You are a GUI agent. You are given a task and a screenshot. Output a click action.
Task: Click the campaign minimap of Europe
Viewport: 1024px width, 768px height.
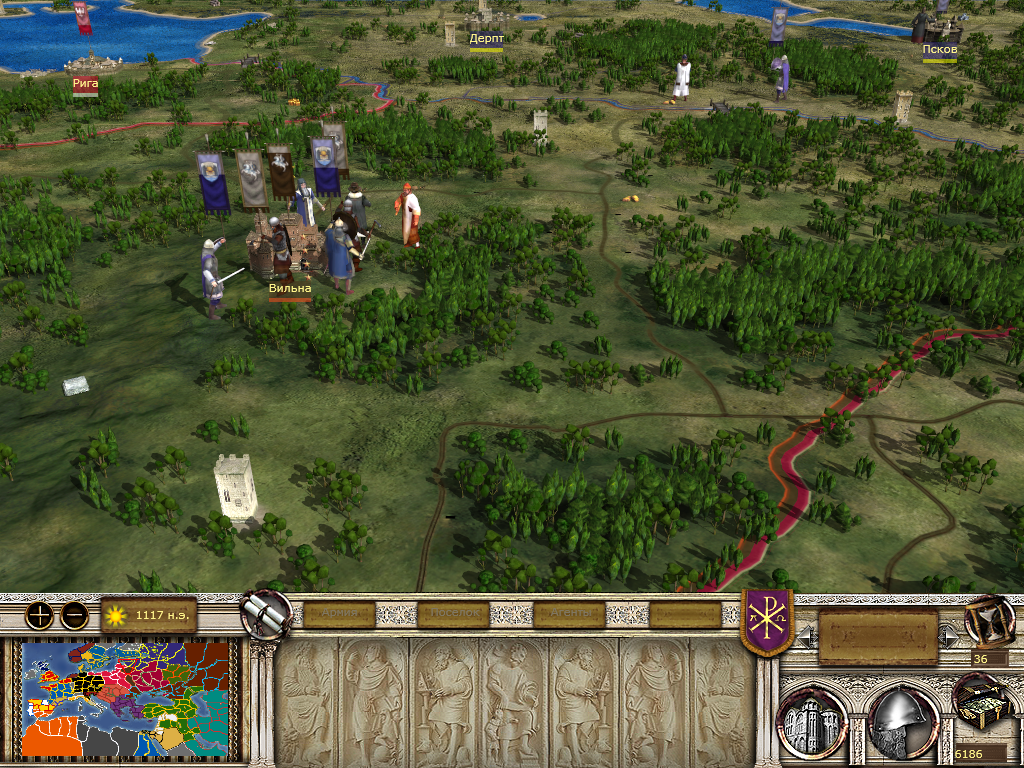(x=127, y=697)
